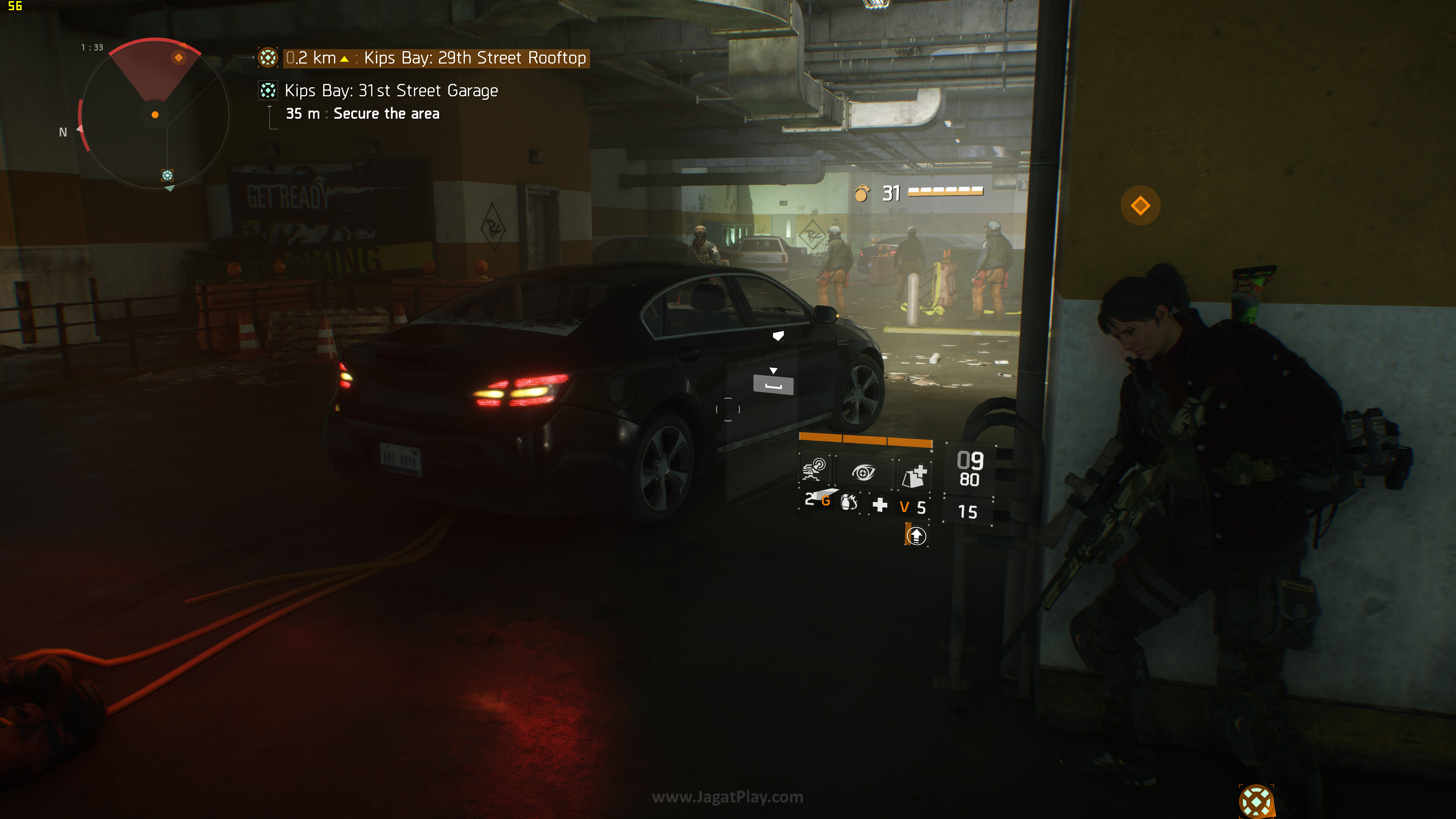This screenshot has height=819, width=1456.
Task: Click the 29th Street Rooftop mission icon
Action: click(268, 57)
